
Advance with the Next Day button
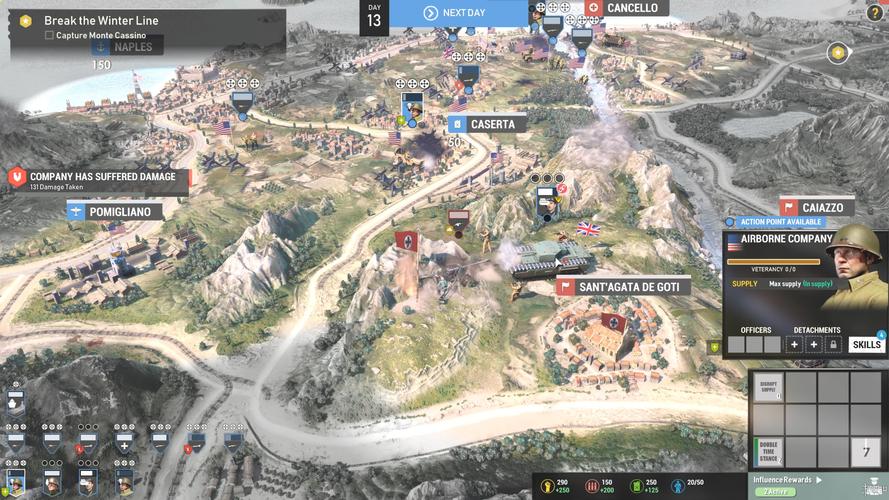(x=458, y=13)
